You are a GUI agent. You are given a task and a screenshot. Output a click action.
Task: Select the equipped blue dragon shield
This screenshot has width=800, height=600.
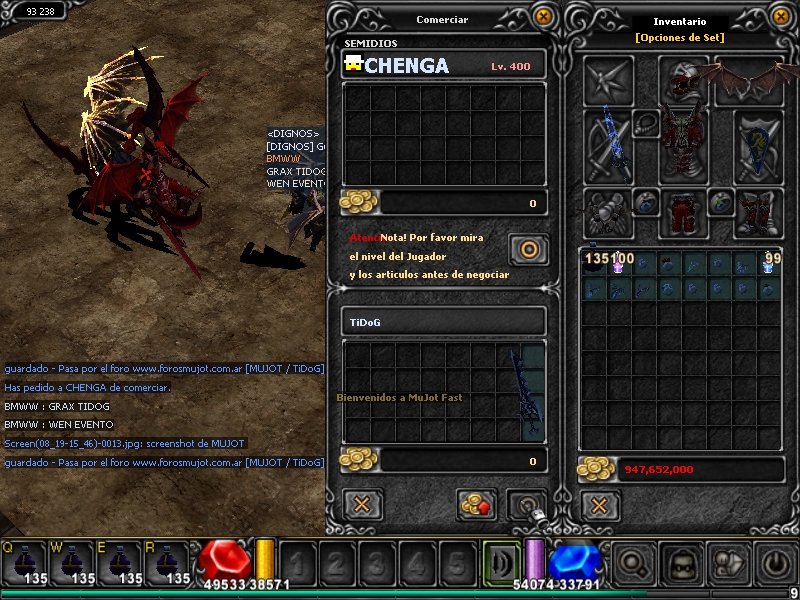coord(759,145)
